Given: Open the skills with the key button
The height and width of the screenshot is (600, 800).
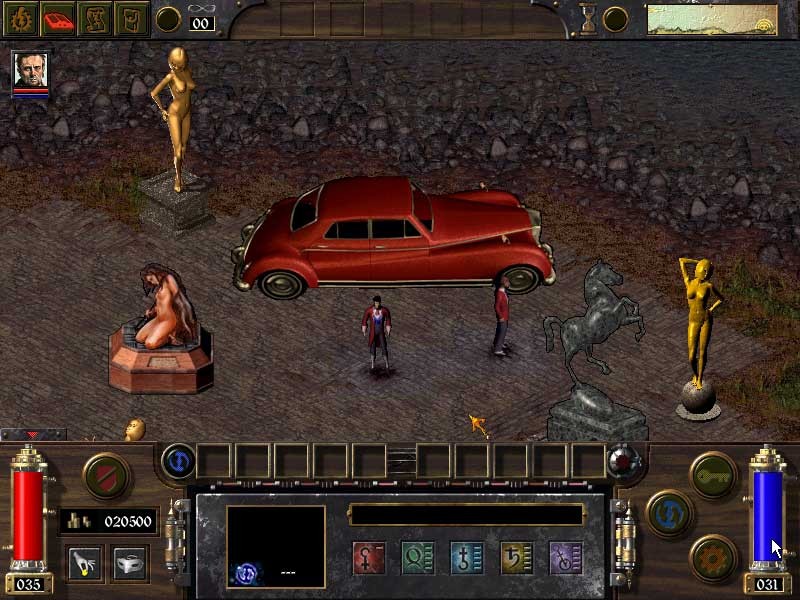Looking at the screenshot, I should pyautogui.click(x=713, y=472).
